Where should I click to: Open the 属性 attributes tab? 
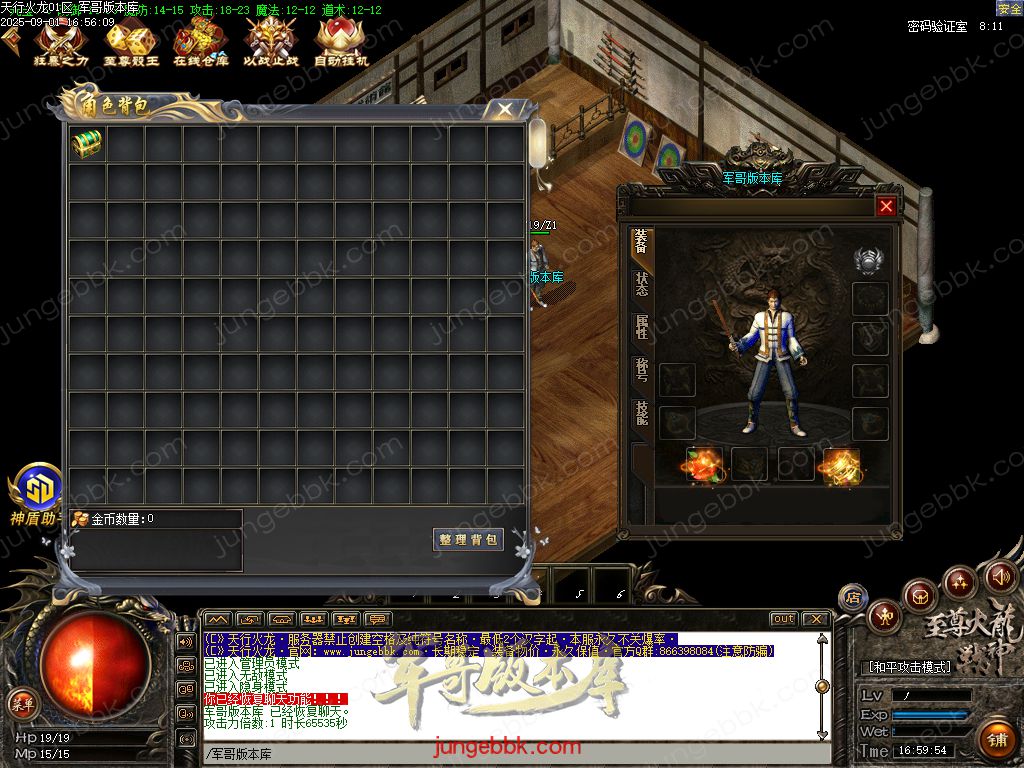(641, 327)
